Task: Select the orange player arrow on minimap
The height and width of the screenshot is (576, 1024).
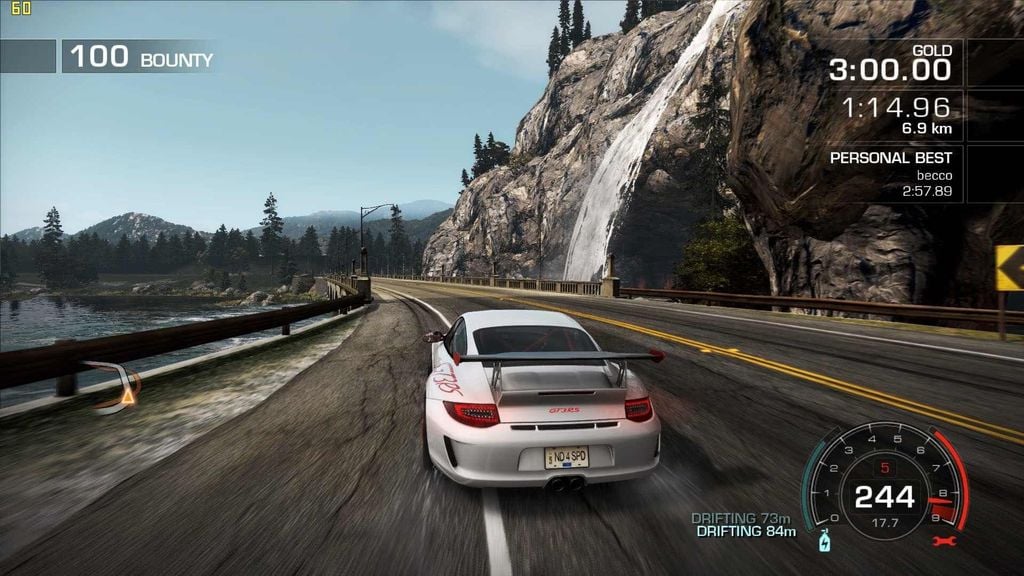Action: pyautogui.click(x=127, y=398)
